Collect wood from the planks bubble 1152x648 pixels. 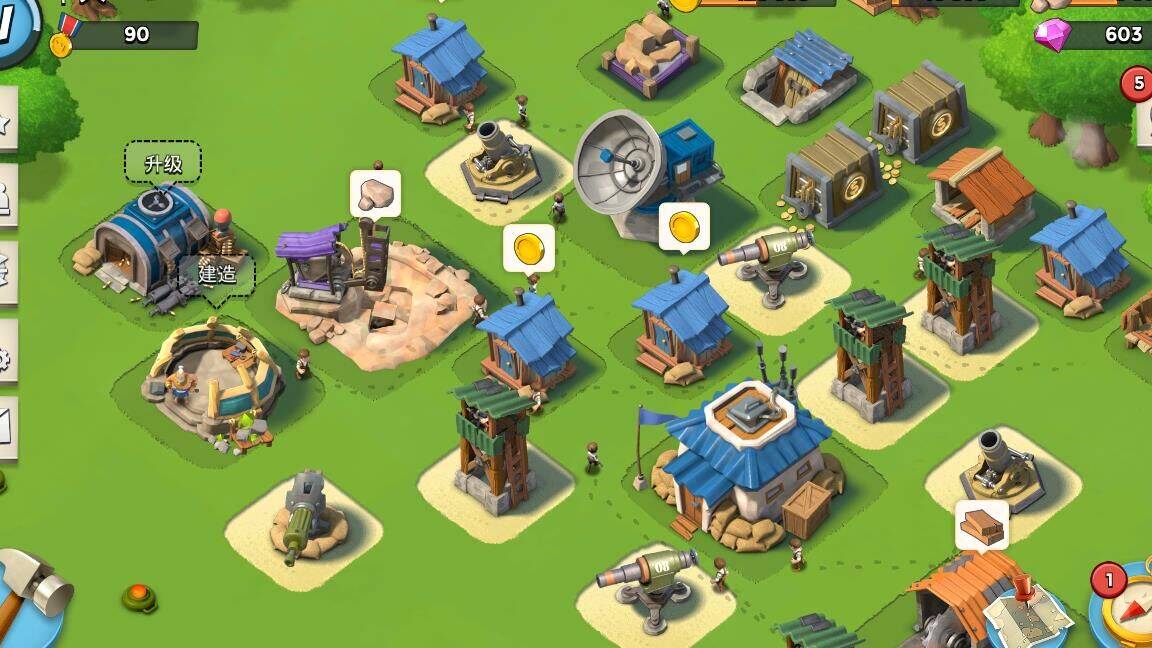[x=981, y=525]
